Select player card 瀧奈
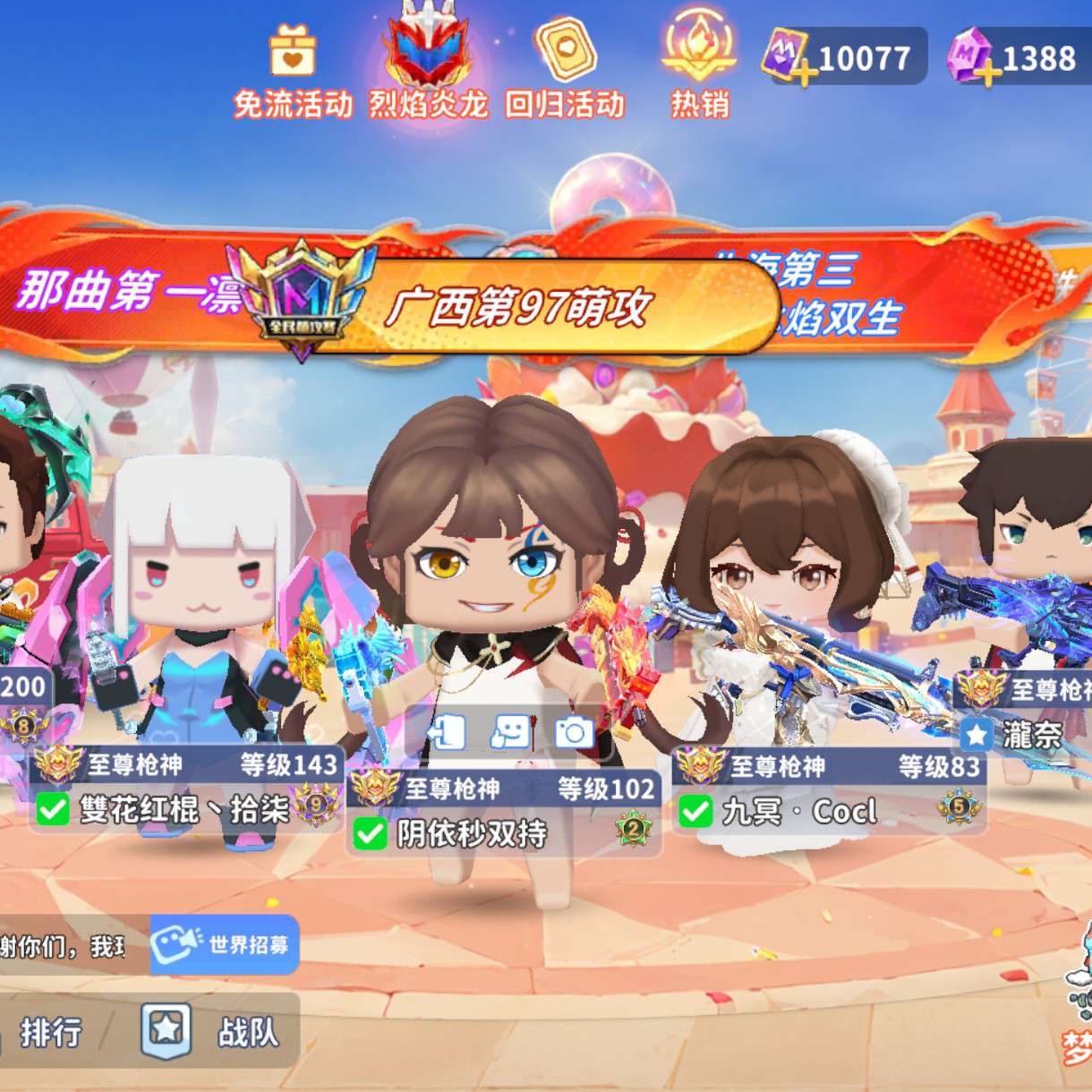The image size is (1092, 1092). 1029,714
